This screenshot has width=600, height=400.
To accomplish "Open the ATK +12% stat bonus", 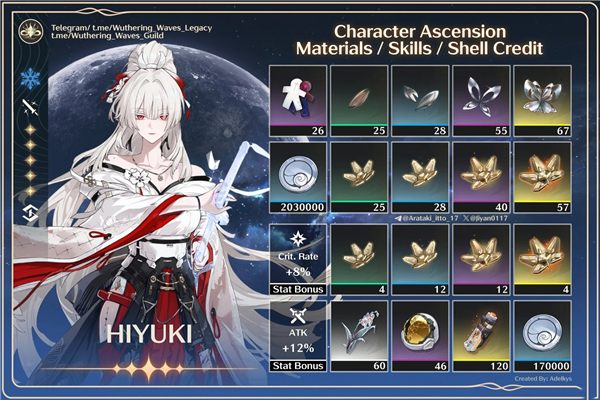I will coord(299,335).
